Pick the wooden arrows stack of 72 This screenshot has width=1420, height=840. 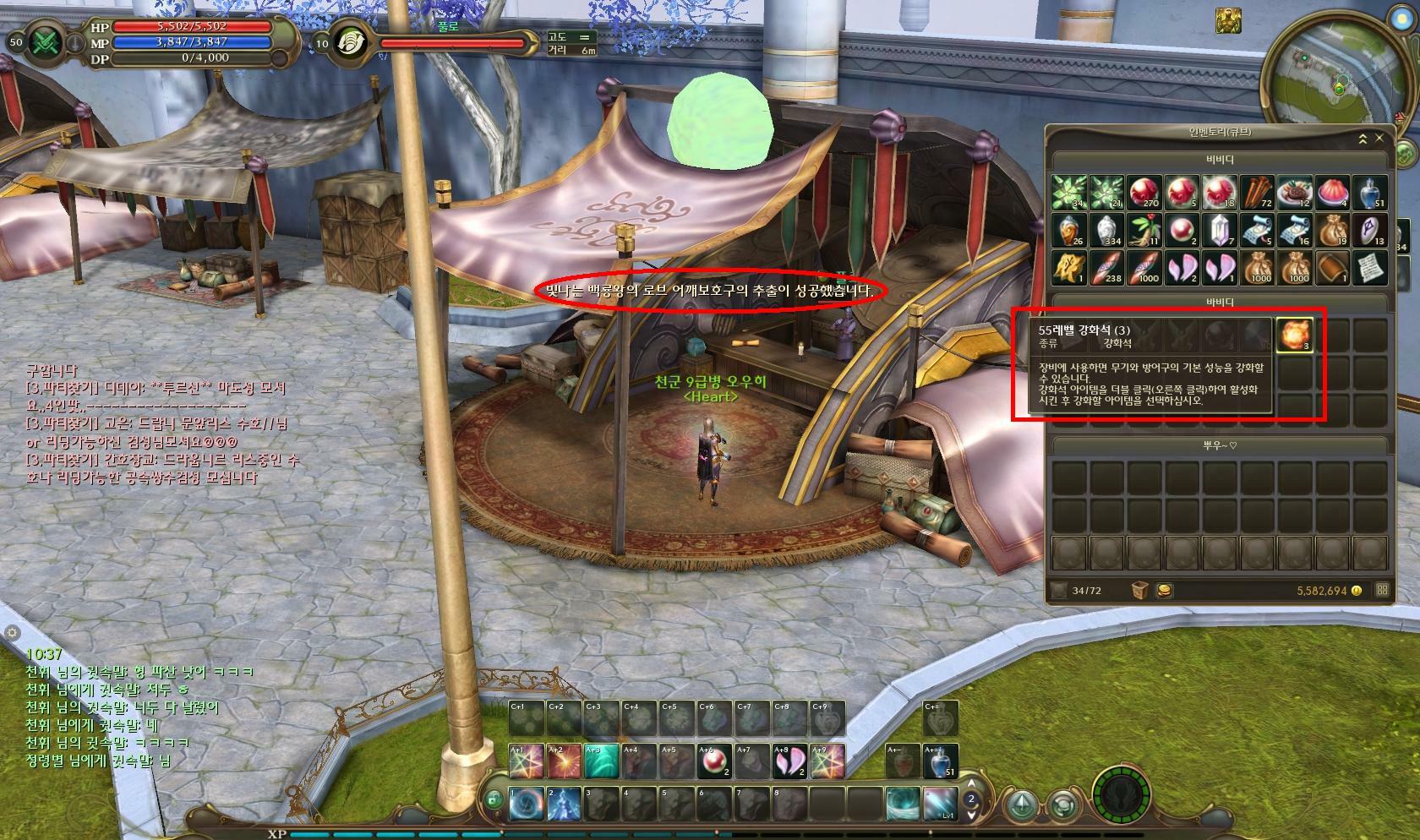[1257, 193]
